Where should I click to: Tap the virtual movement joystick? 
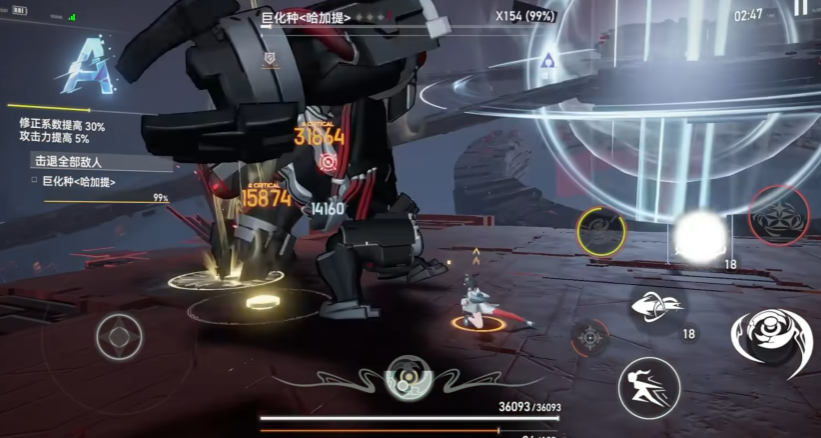pos(119,337)
